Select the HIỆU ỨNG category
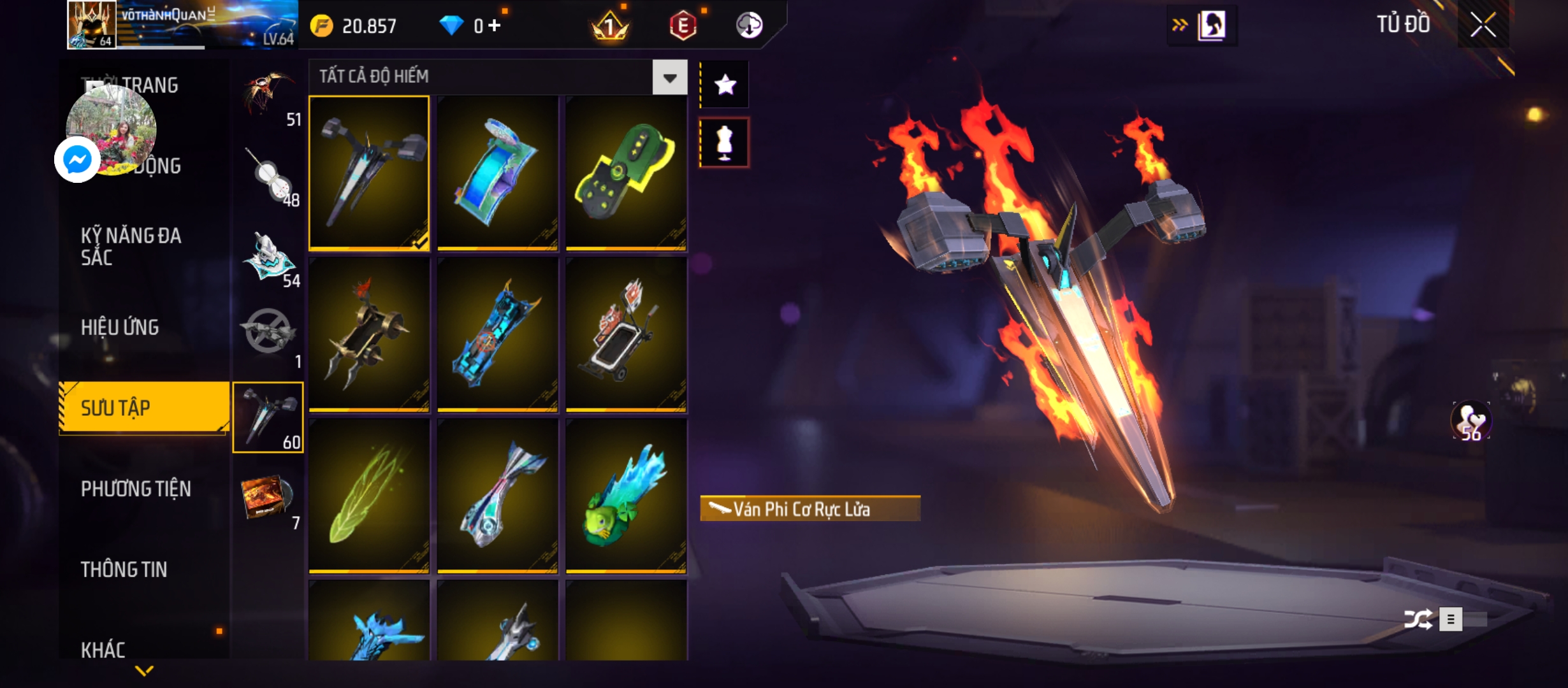The image size is (1568, 688). [x=120, y=327]
